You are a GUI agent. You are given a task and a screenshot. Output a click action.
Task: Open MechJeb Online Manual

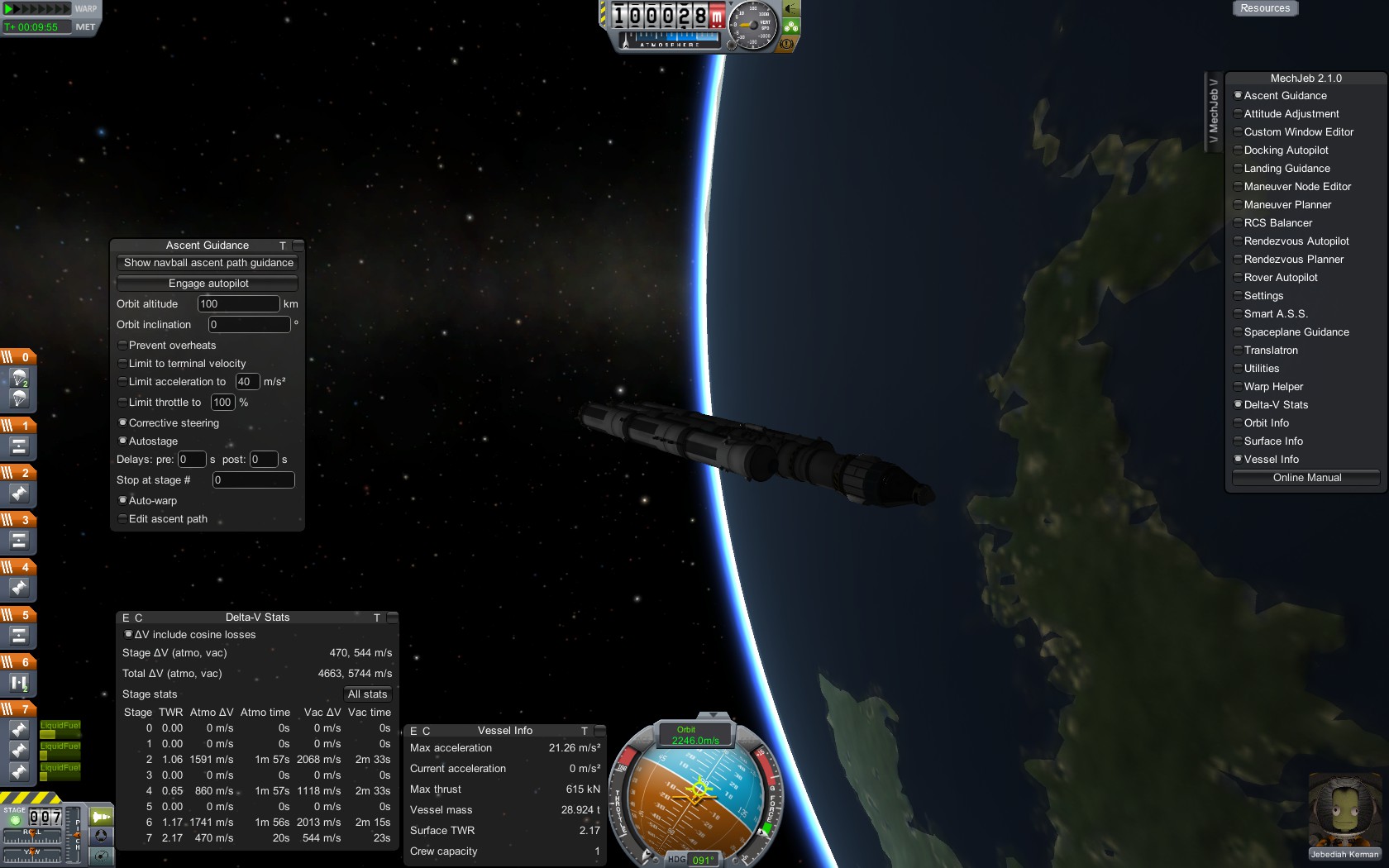[1306, 478]
